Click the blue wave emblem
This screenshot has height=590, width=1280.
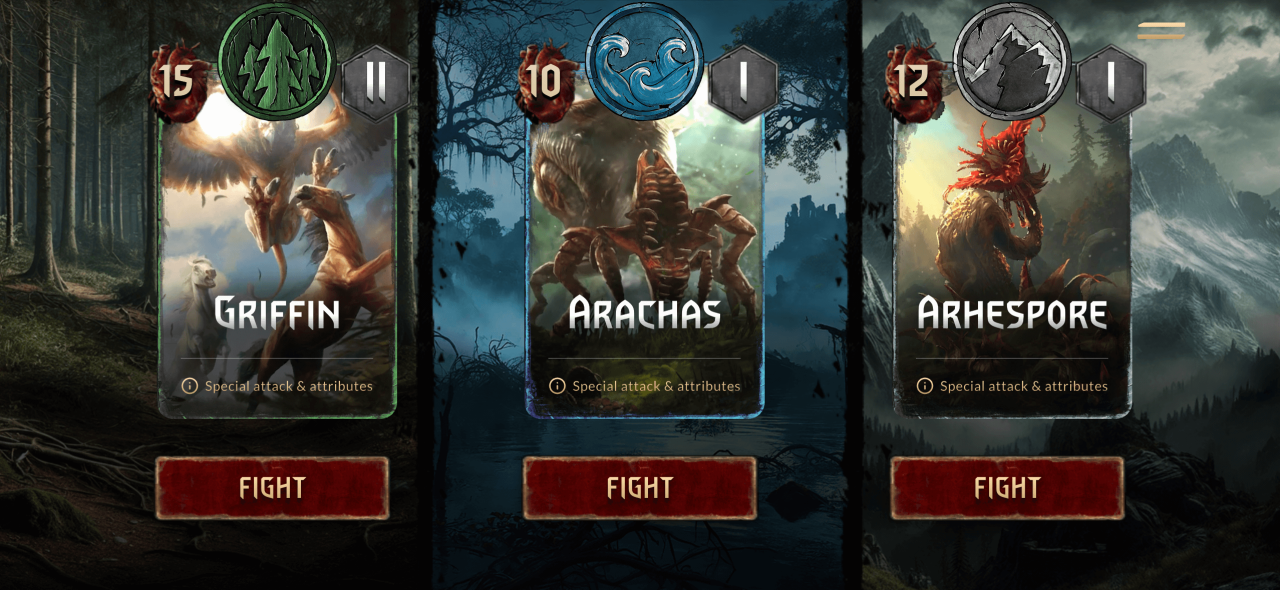[x=644, y=60]
